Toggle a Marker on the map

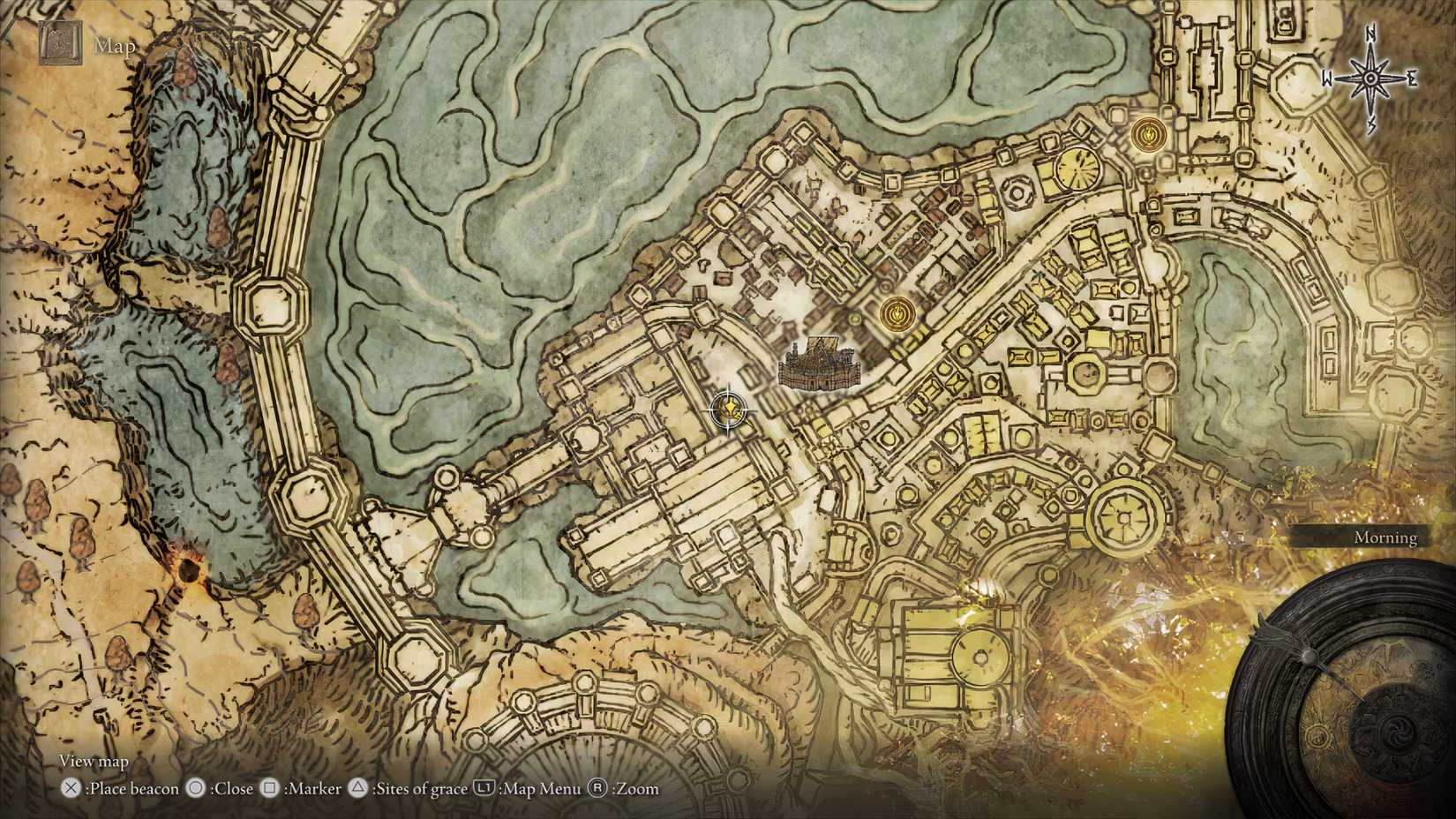coord(314,789)
